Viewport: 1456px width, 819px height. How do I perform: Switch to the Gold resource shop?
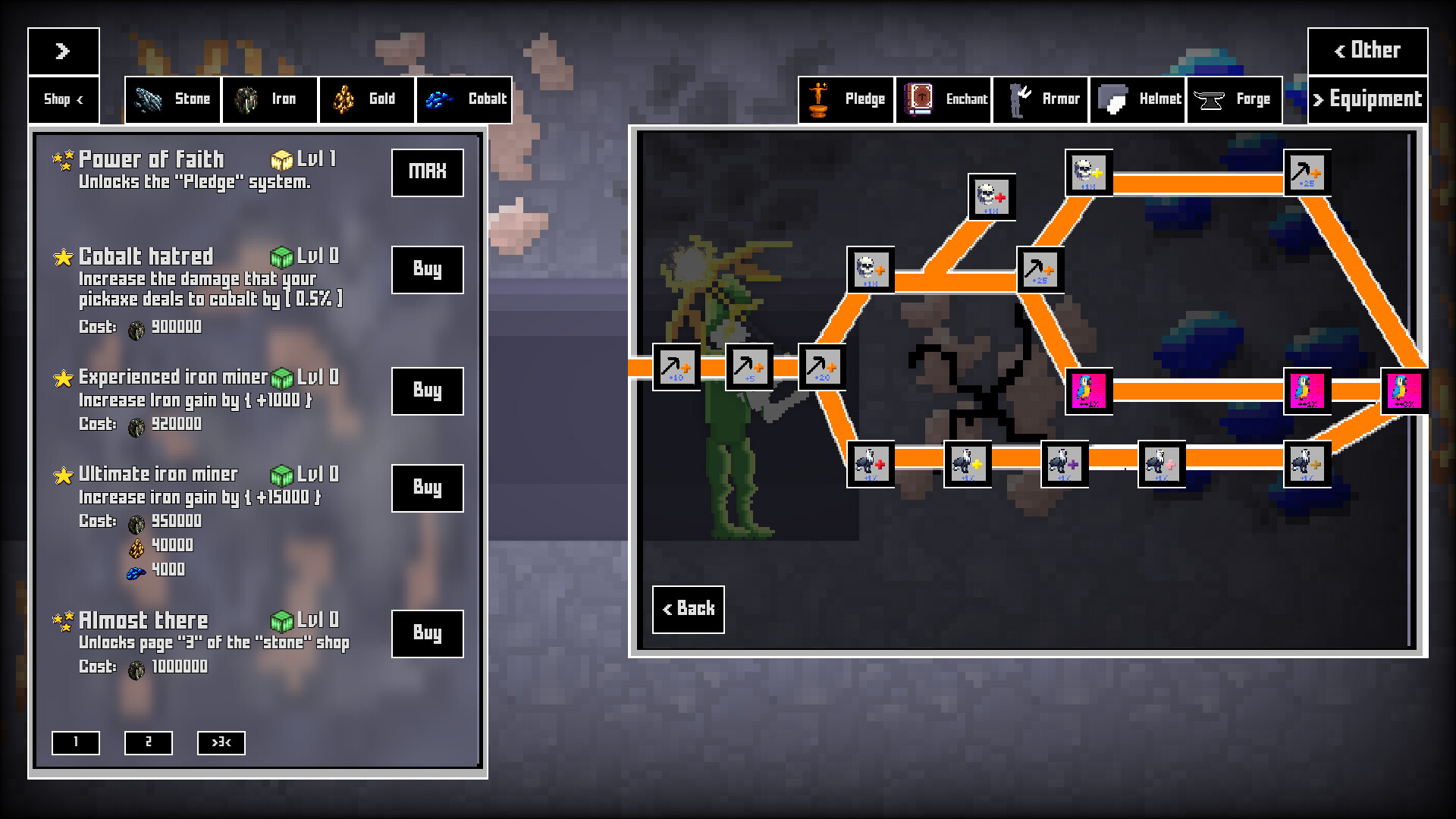366,99
